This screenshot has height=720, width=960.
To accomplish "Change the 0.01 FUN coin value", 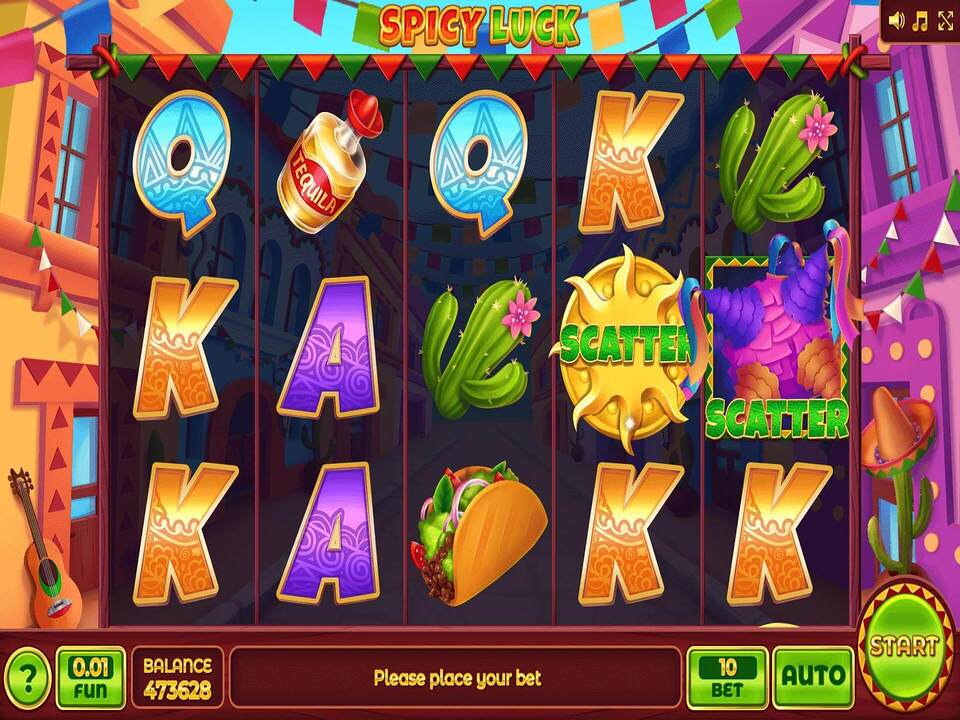I will tap(91, 677).
